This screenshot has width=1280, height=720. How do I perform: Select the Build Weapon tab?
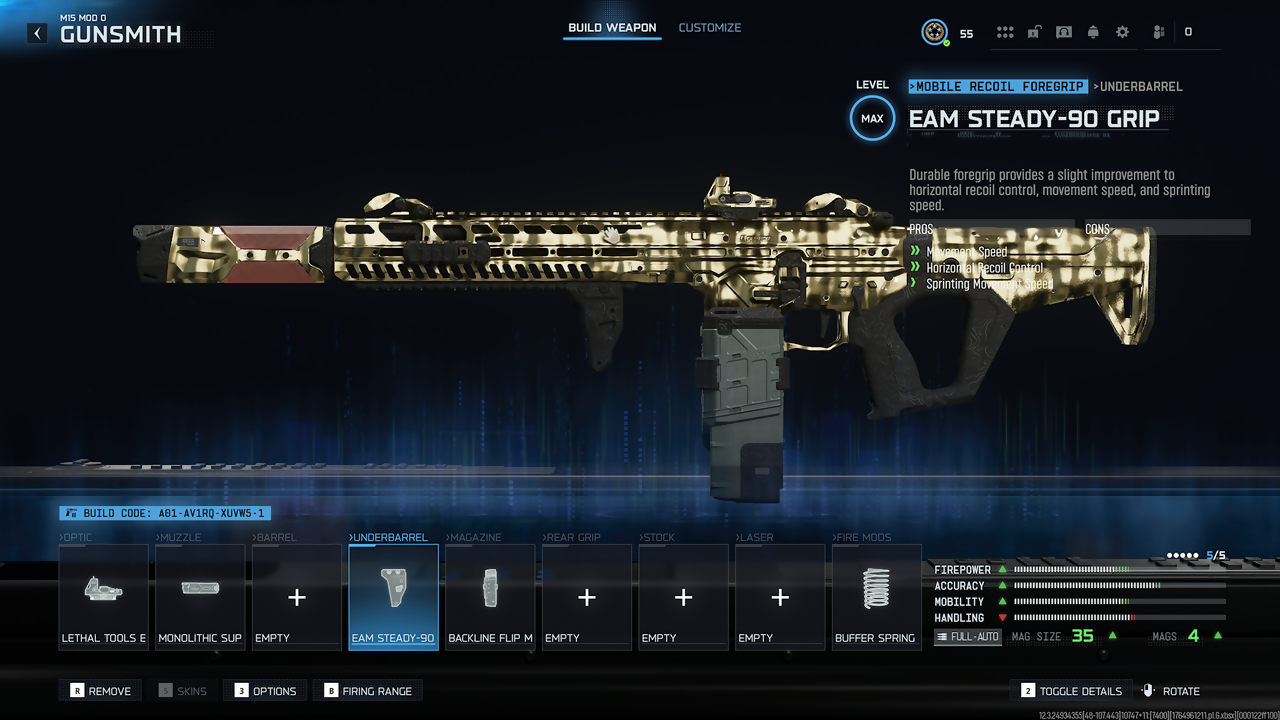612,28
